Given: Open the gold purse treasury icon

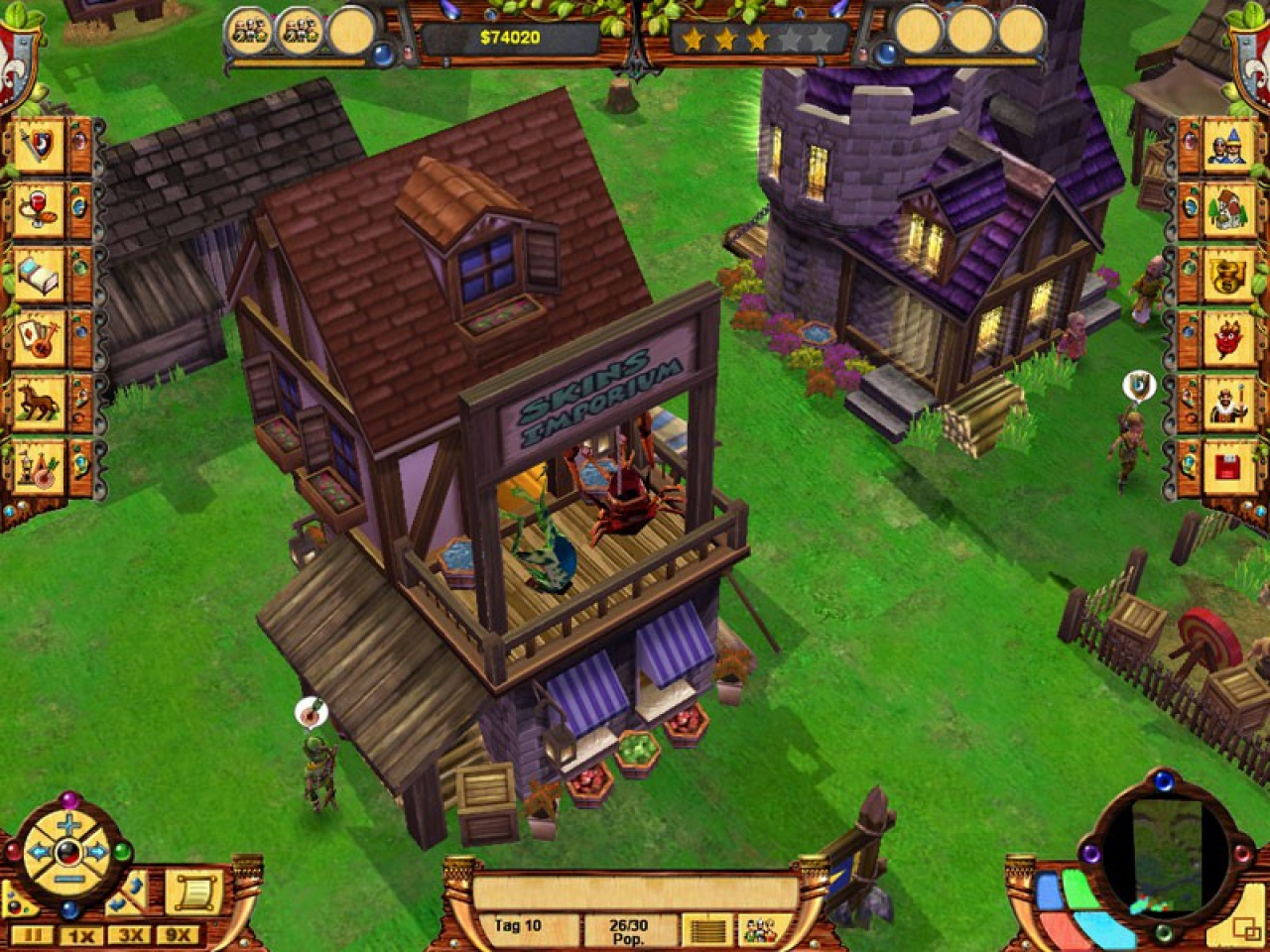Looking at the screenshot, I should (1227, 274).
